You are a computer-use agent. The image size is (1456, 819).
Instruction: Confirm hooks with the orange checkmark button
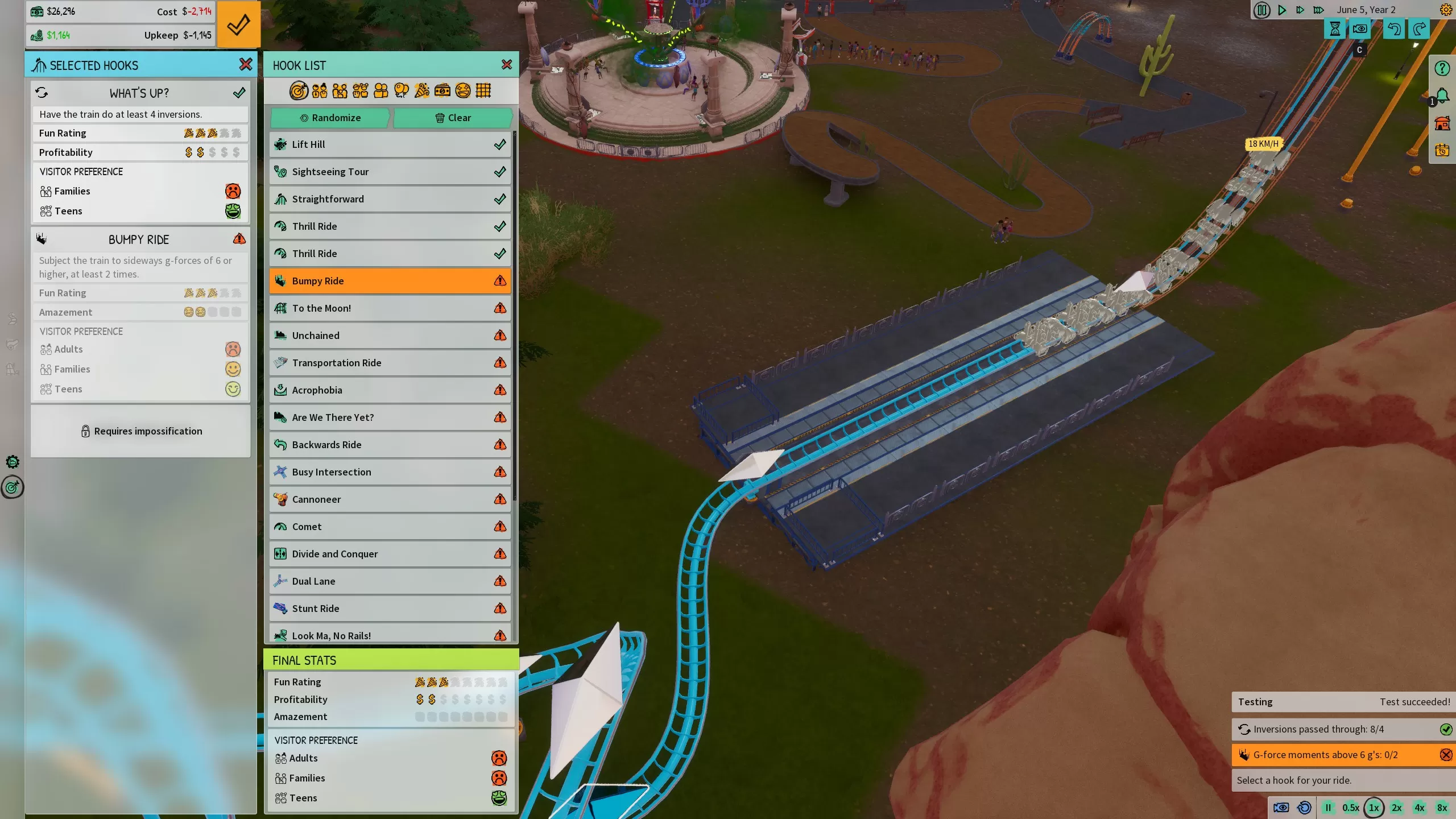(x=238, y=24)
